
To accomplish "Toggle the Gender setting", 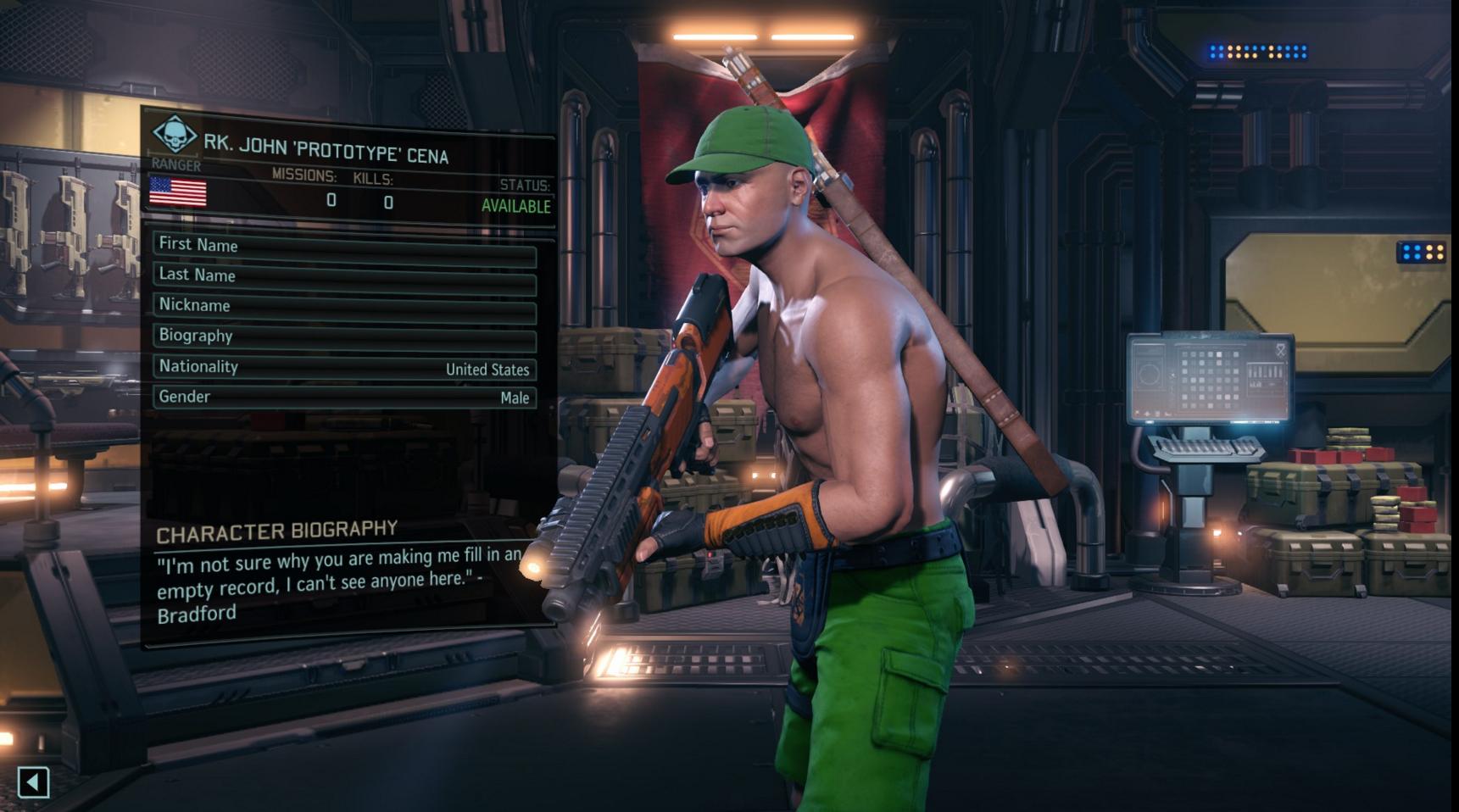I will 344,397.
